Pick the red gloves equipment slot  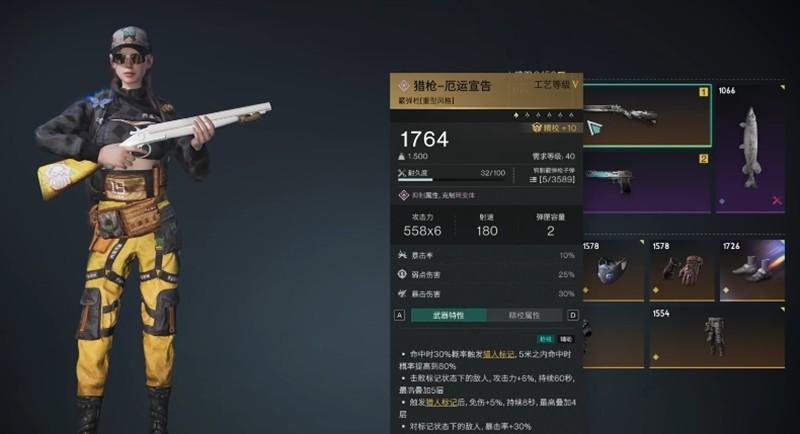681,271
